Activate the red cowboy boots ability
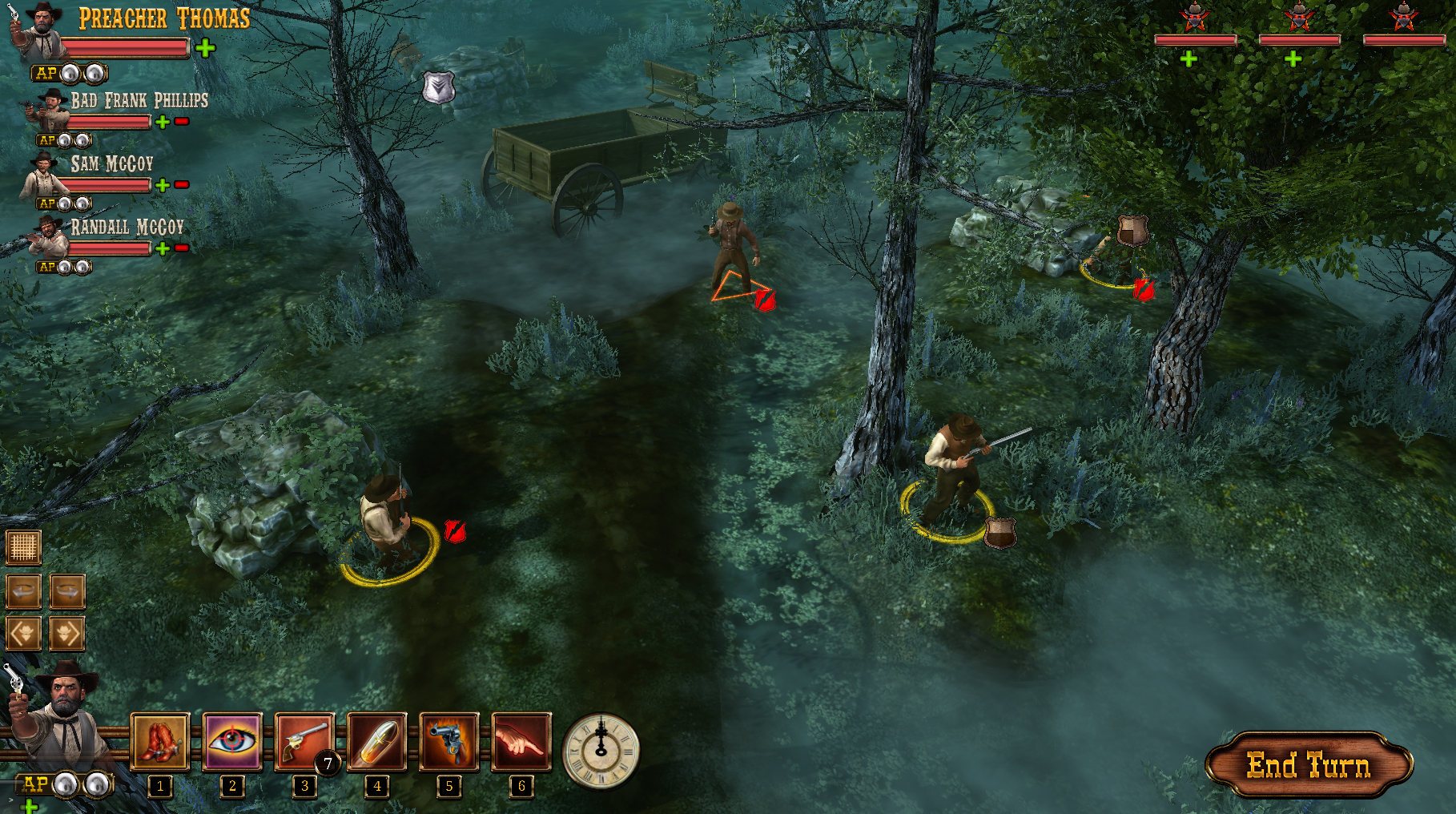1456x814 pixels. 160,741
